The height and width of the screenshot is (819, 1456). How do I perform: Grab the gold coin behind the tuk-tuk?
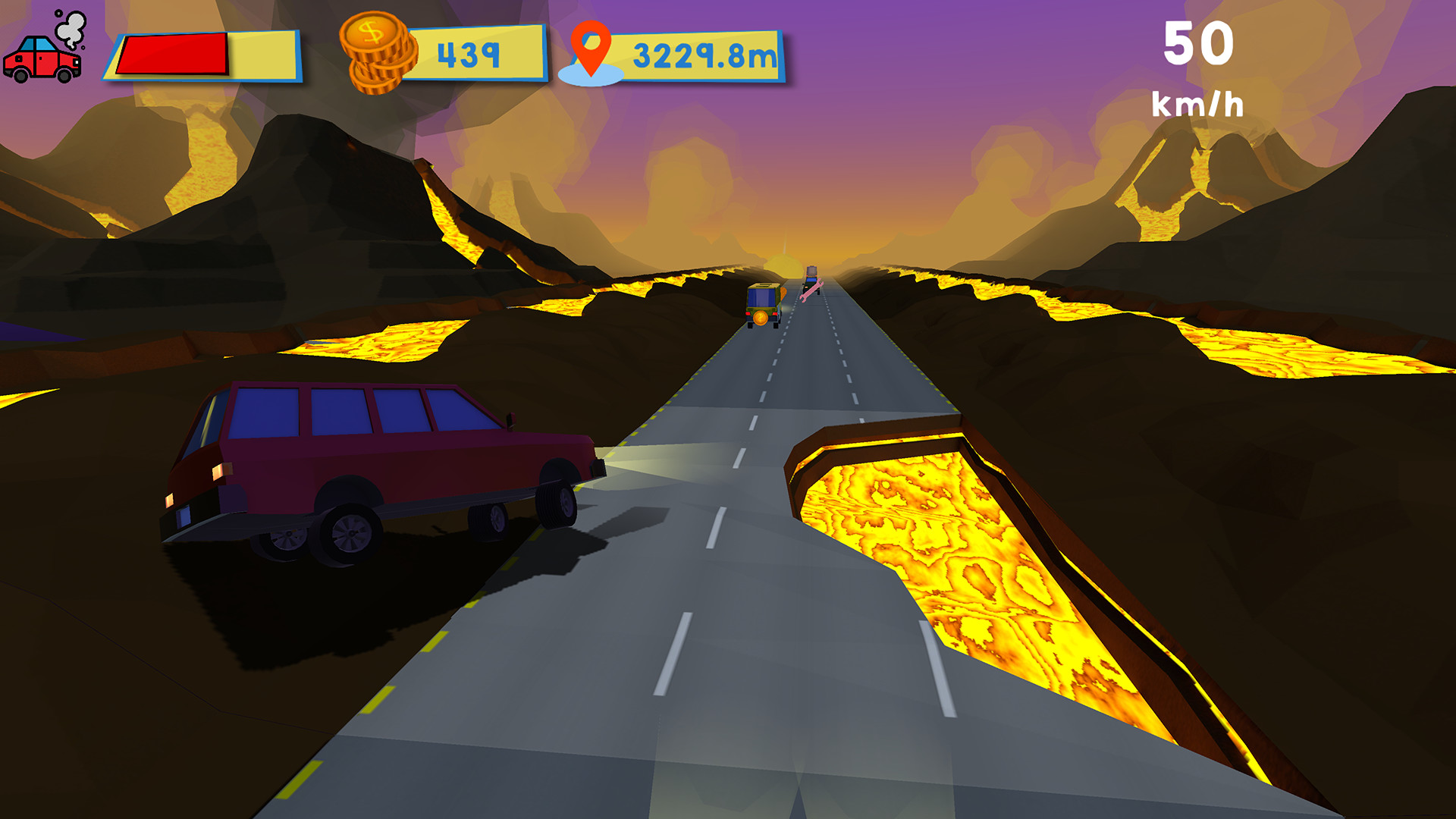click(761, 319)
